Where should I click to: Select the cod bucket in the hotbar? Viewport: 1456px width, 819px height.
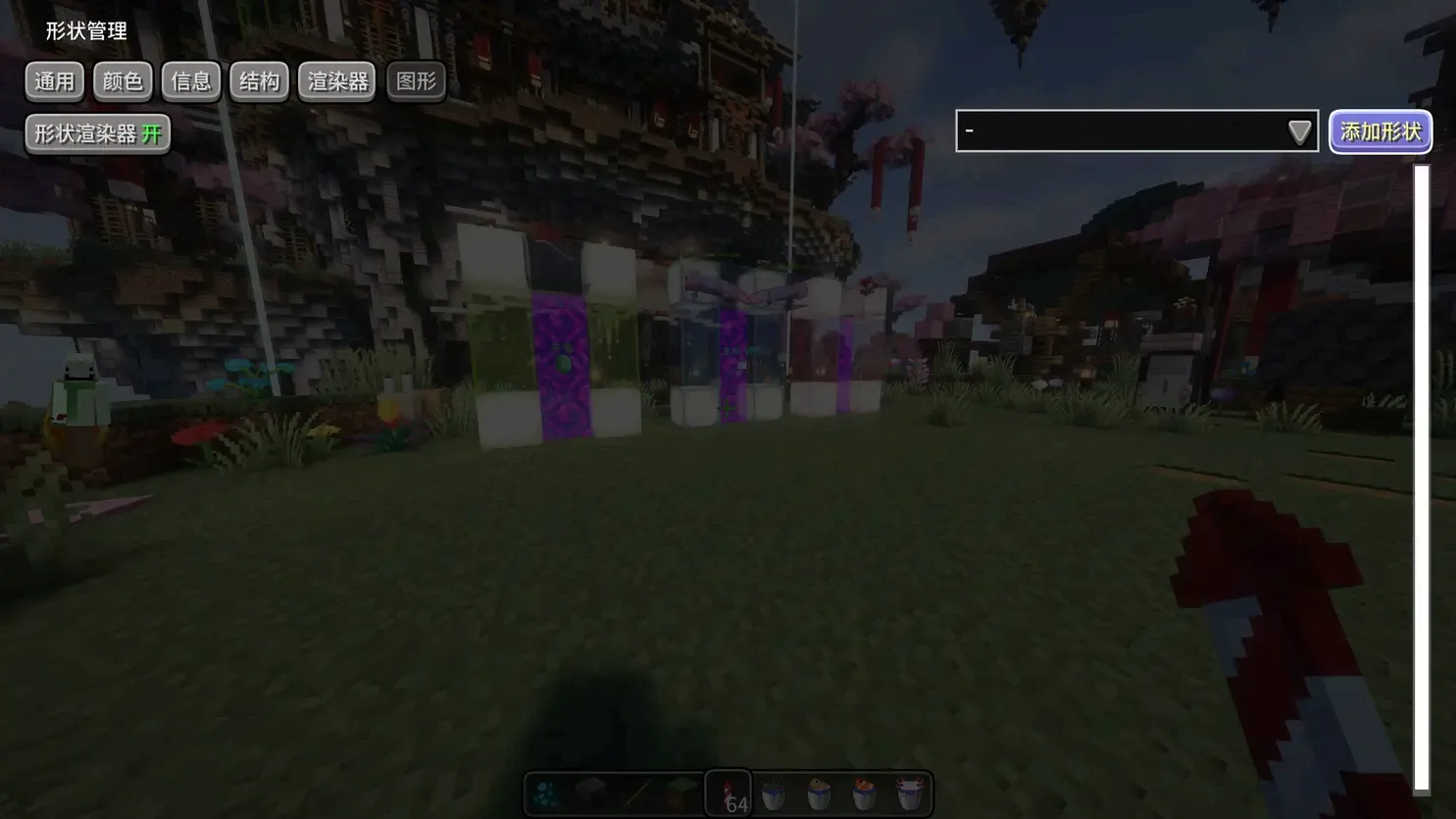(x=818, y=794)
